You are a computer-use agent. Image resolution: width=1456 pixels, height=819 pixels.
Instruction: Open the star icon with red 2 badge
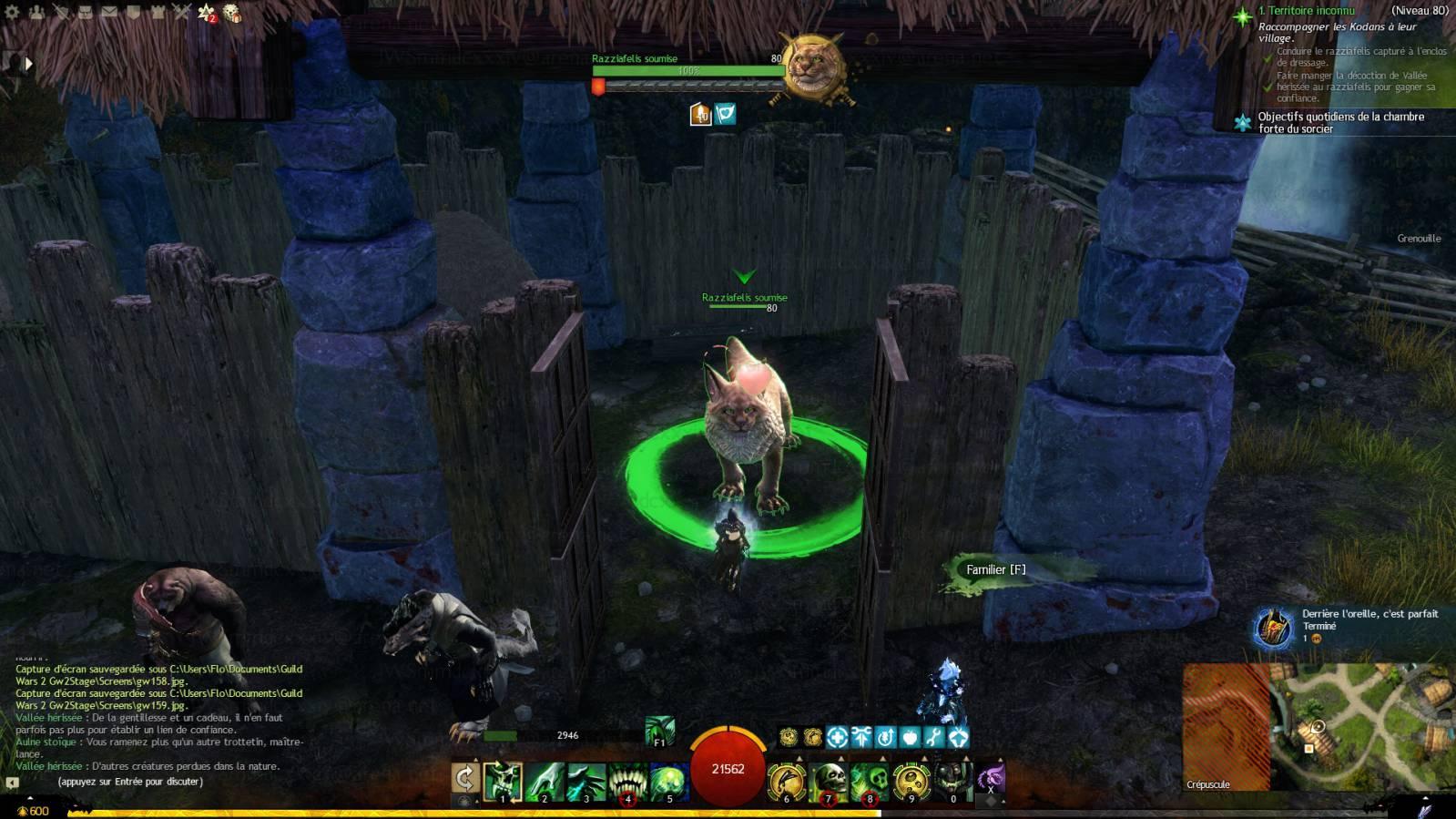point(207,13)
